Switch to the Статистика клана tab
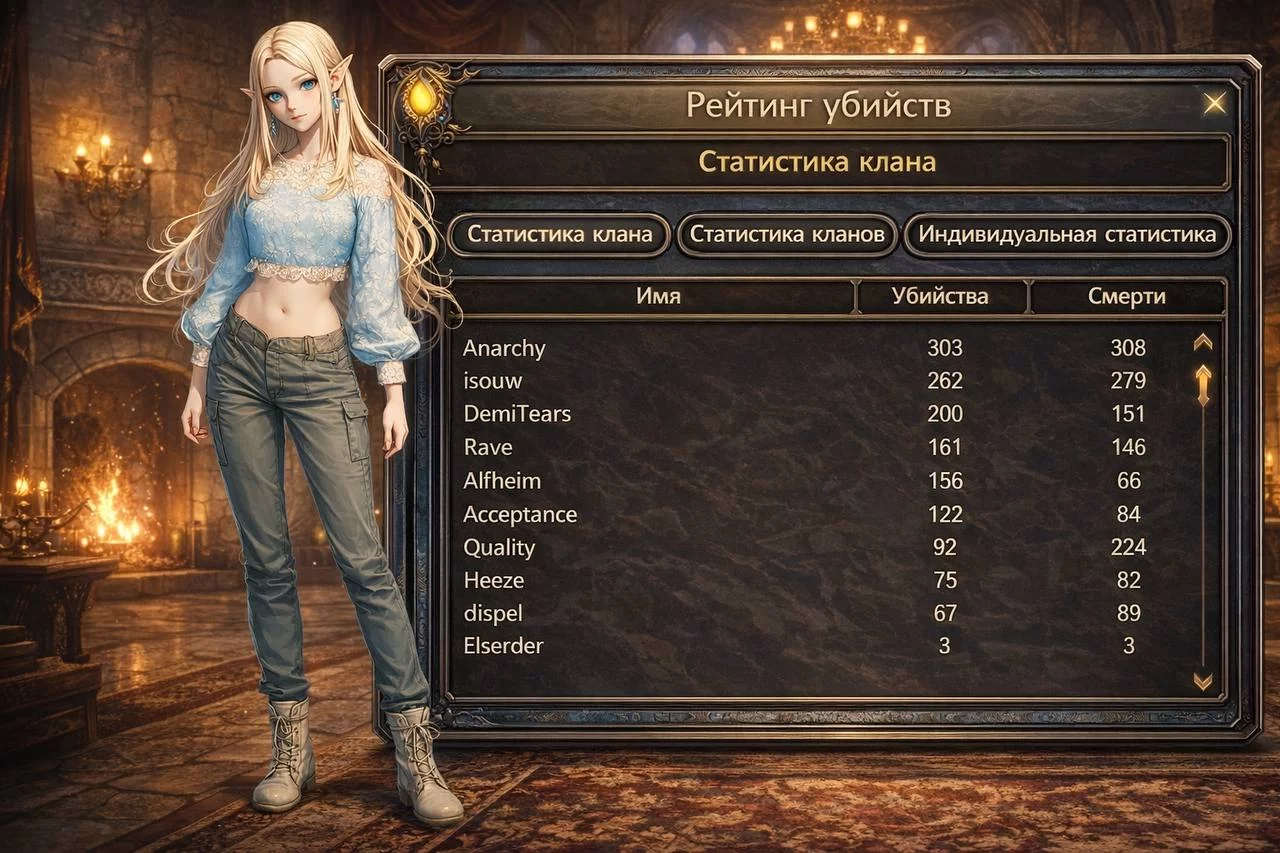The width and height of the screenshot is (1280, 853). click(559, 235)
